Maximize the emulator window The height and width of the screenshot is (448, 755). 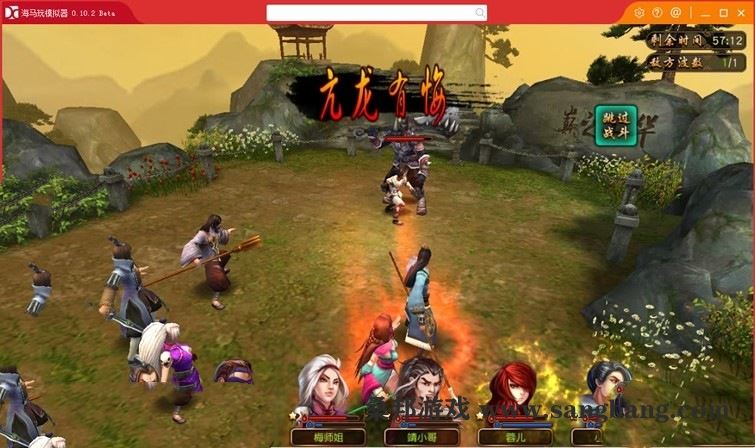723,12
